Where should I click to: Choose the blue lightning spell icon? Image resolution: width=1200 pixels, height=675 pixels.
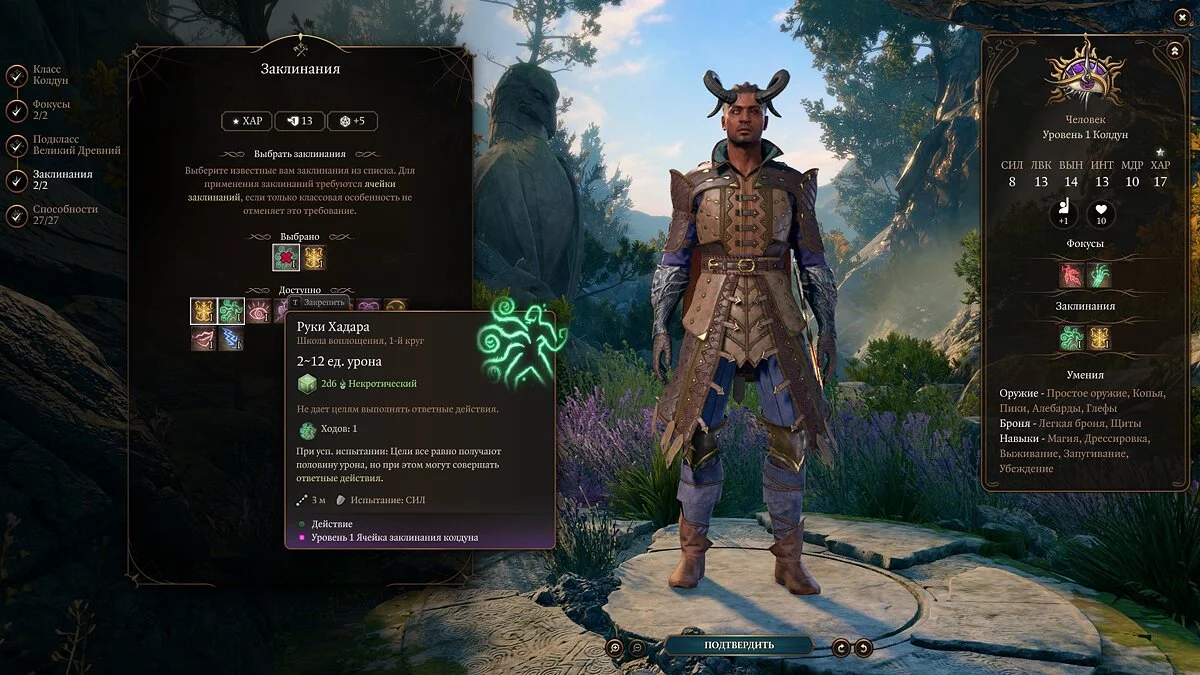click(x=231, y=339)
